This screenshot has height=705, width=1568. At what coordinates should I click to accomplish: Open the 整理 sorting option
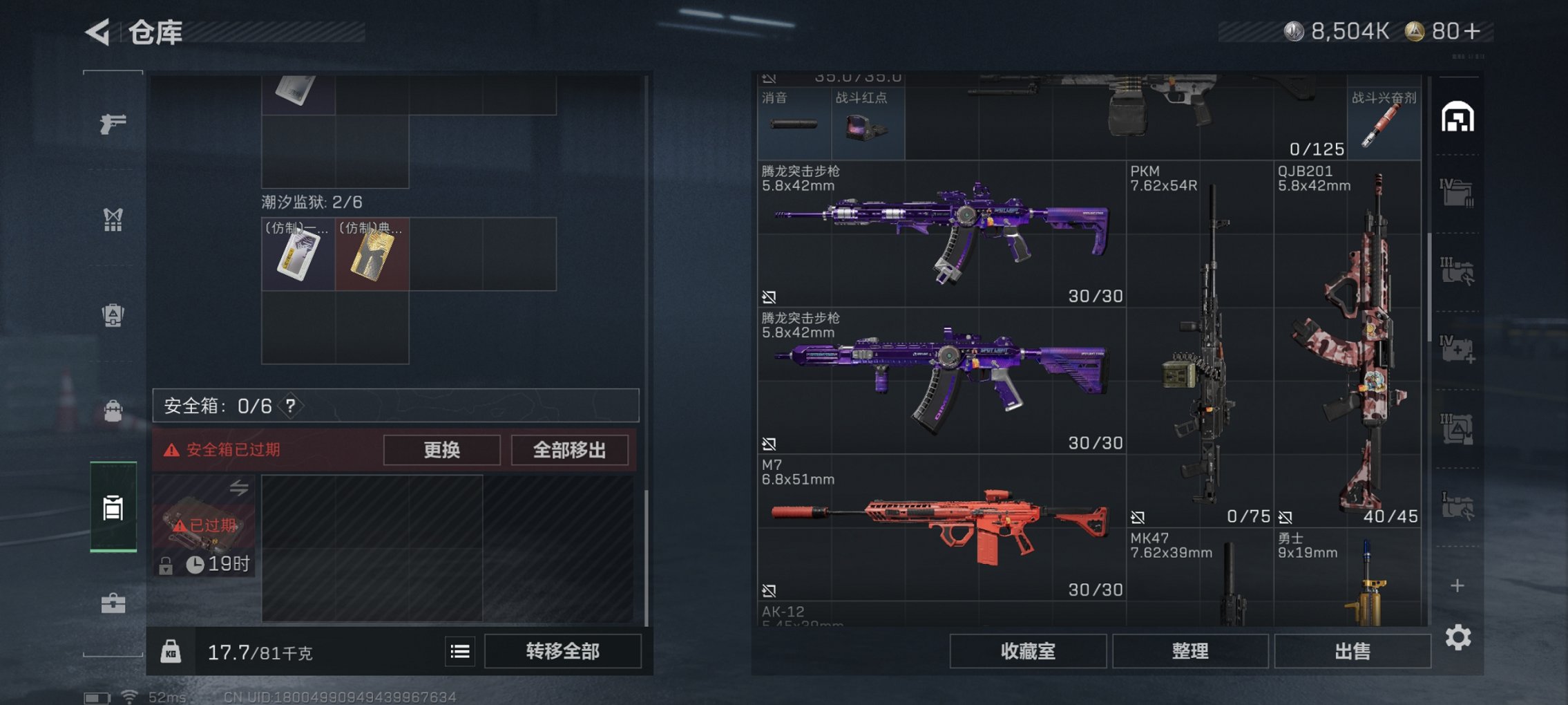pyautogui.click(x=1190, y=650)
